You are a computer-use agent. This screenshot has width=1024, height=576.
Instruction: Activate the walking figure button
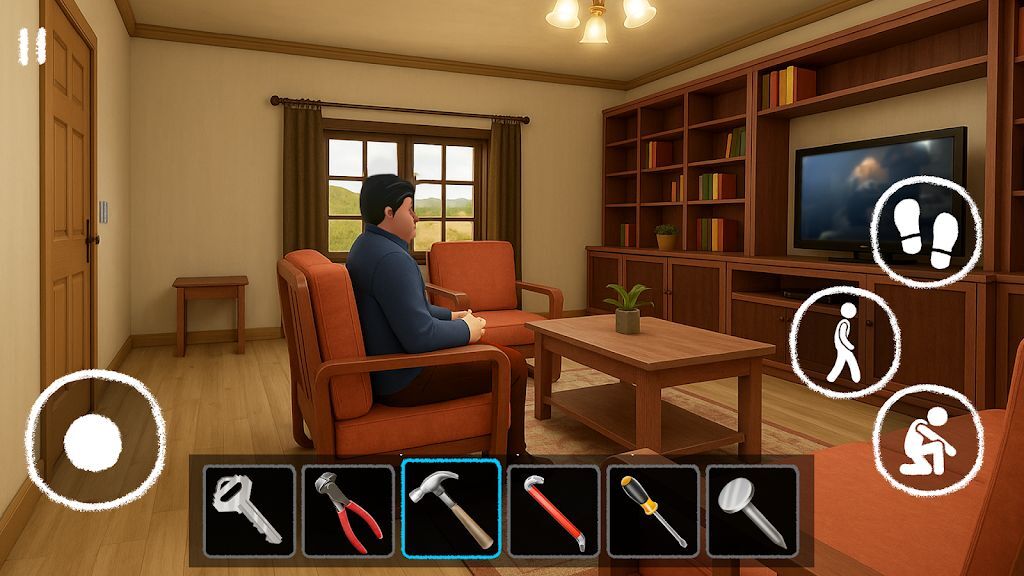843,342
